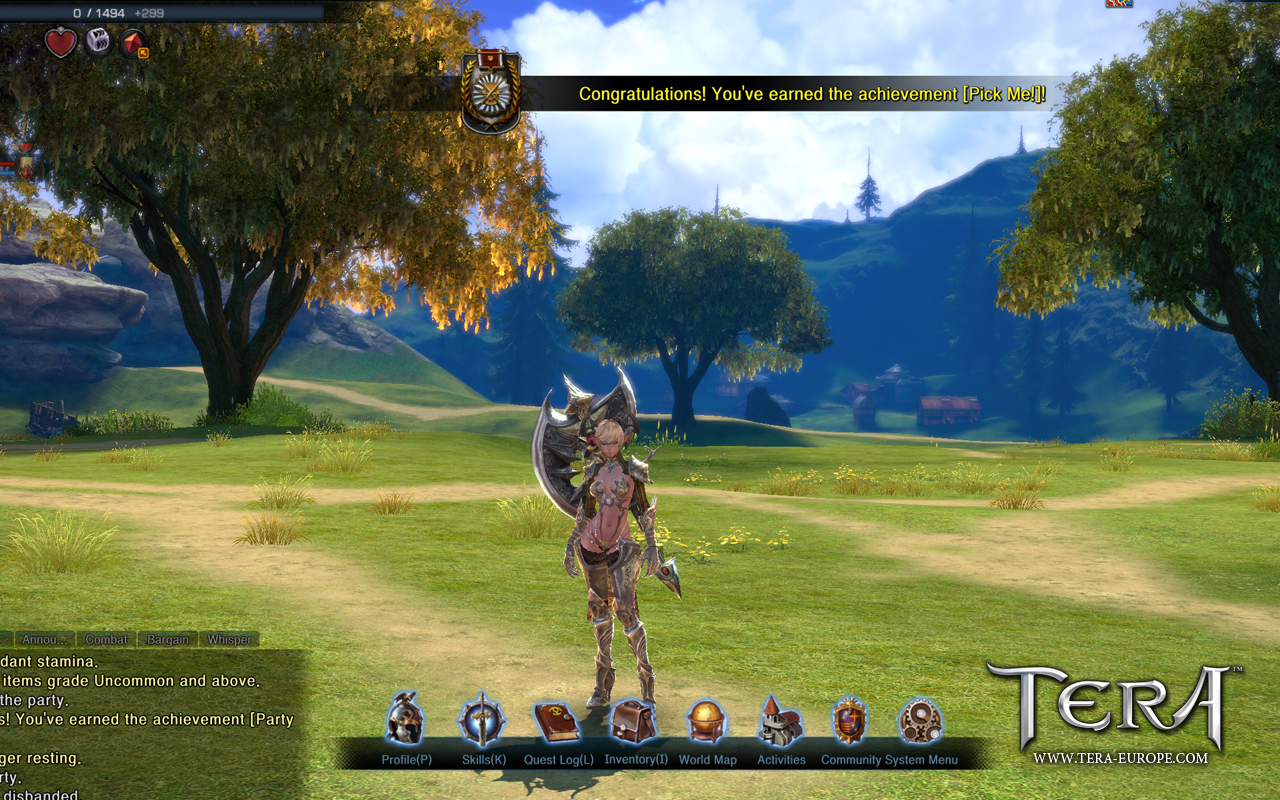Show the World Map globe
This screenshot has width=1280, height=800.
pos(706,721)
